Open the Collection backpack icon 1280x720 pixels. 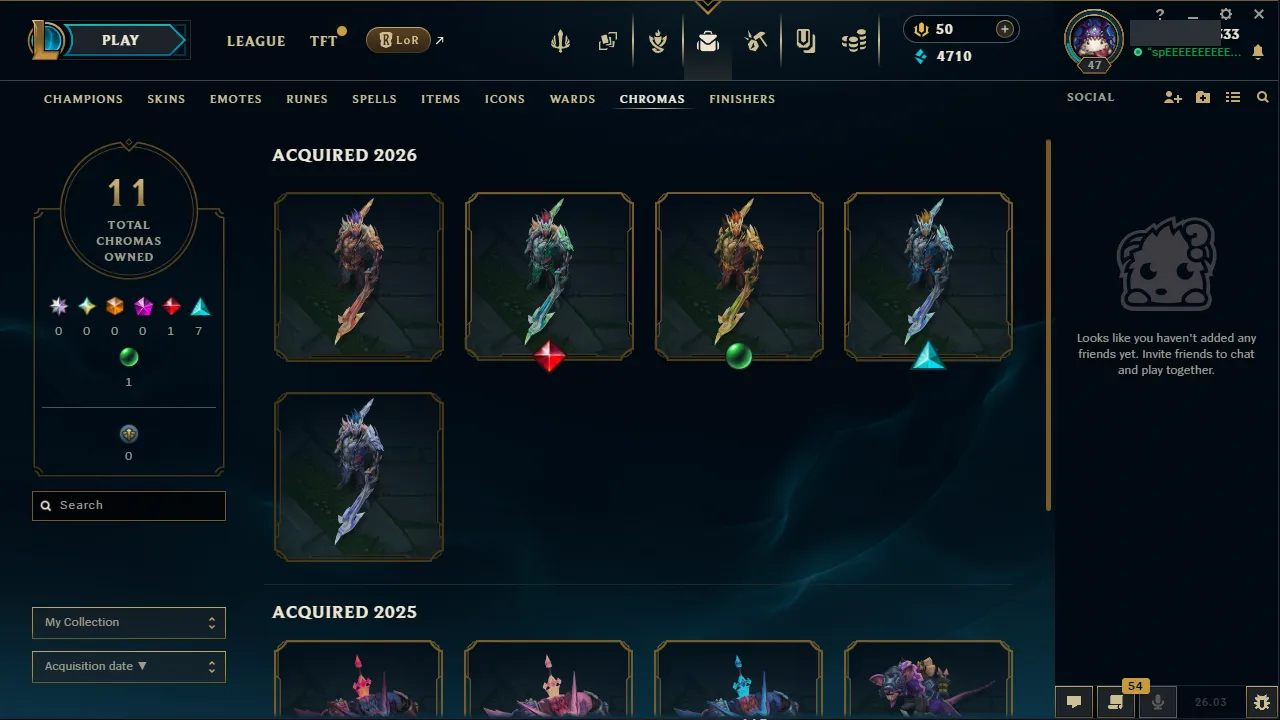click(708, 40)
